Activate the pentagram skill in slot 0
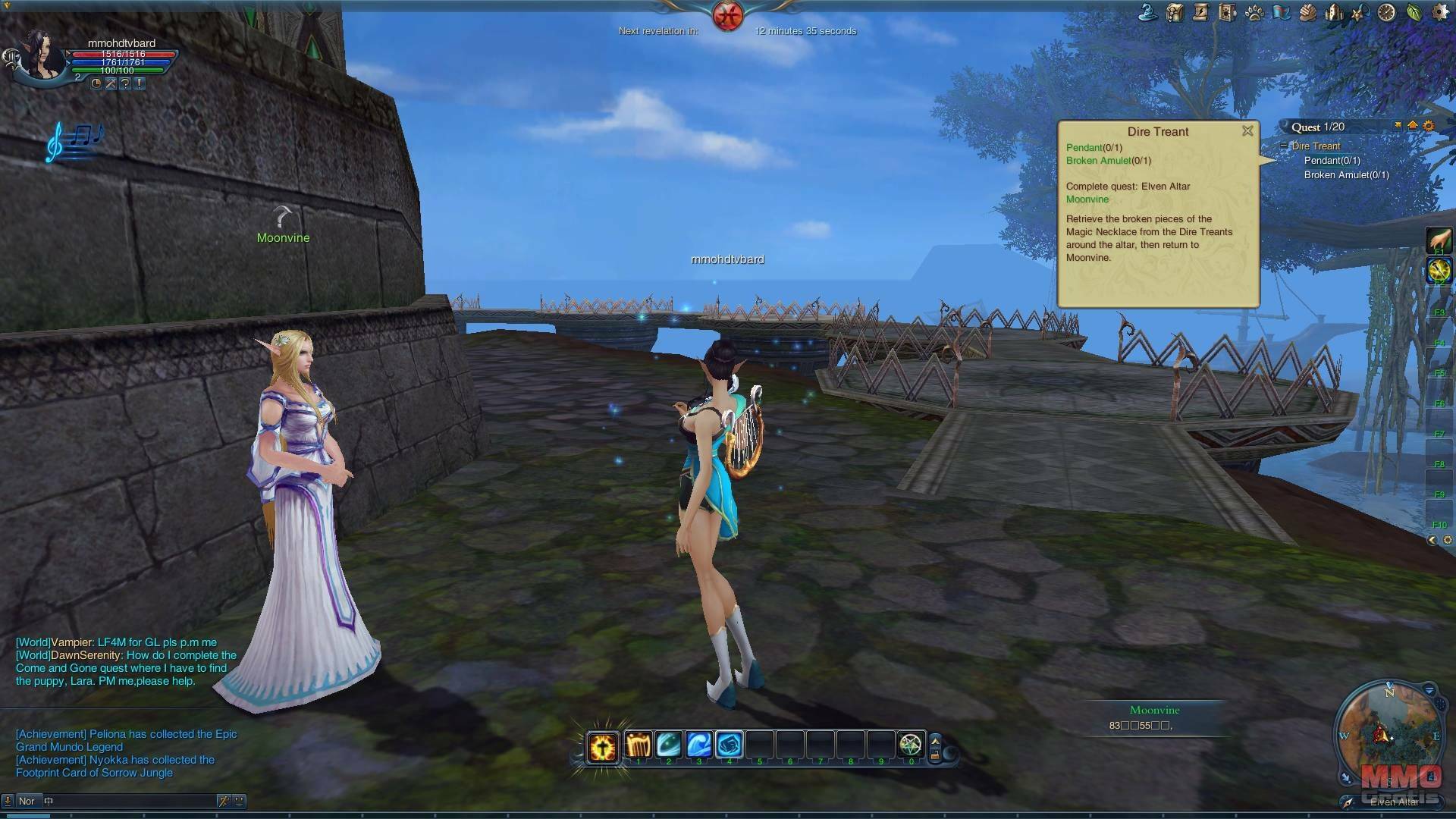Viewport: 1456px width, 819px height. click(x=910, y=745)
